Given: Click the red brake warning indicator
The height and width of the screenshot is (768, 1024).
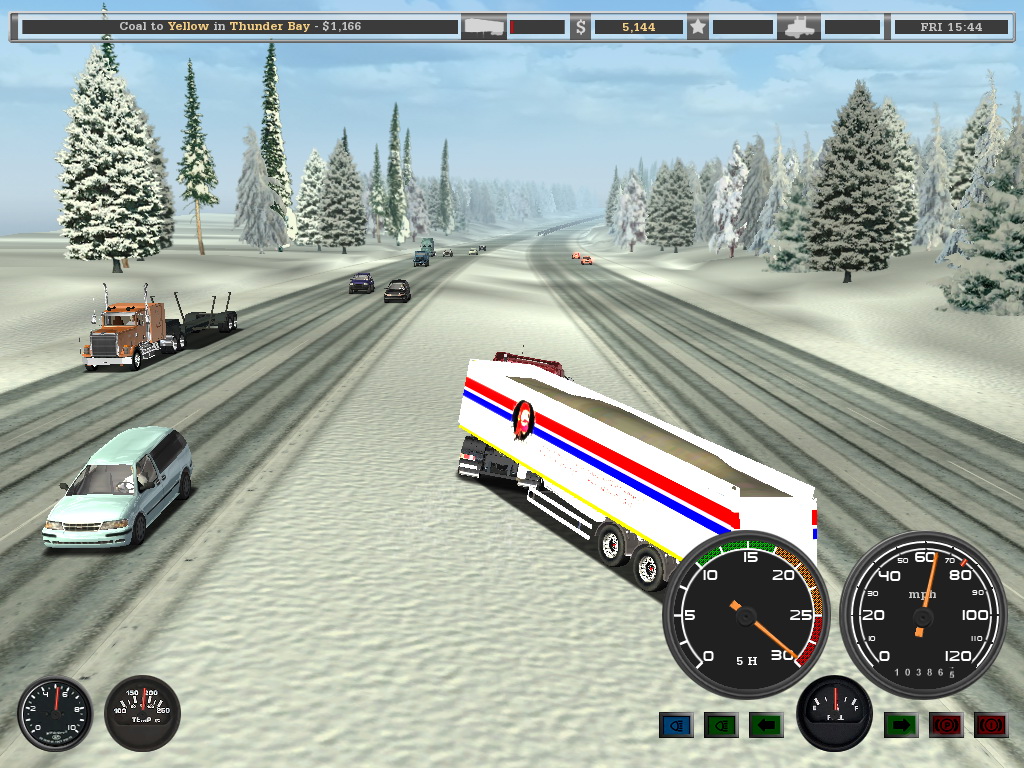Looking at the screenshot, I should tap(991, 725).
